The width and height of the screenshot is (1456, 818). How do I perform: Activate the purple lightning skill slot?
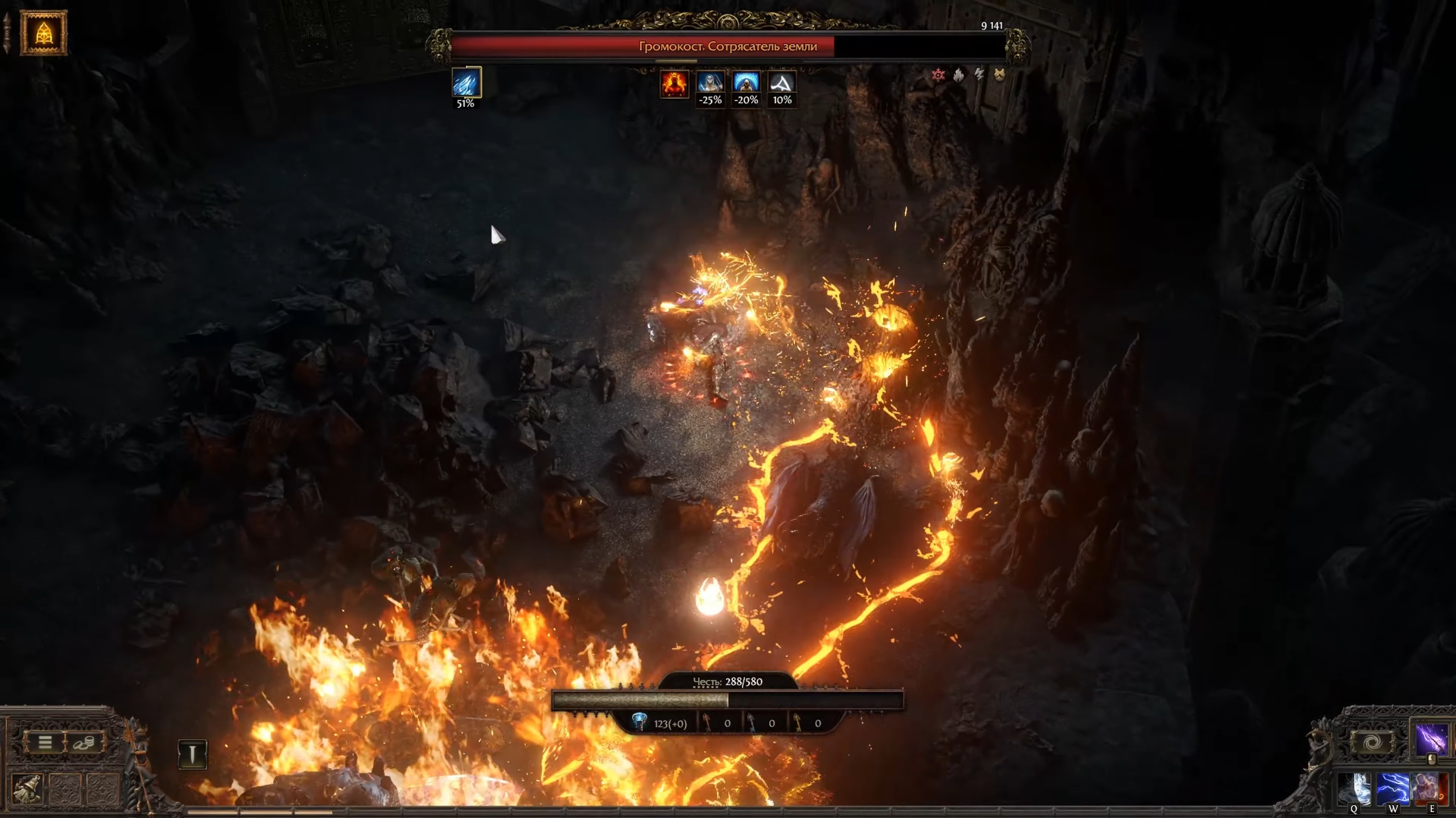tap(1430, 739)
